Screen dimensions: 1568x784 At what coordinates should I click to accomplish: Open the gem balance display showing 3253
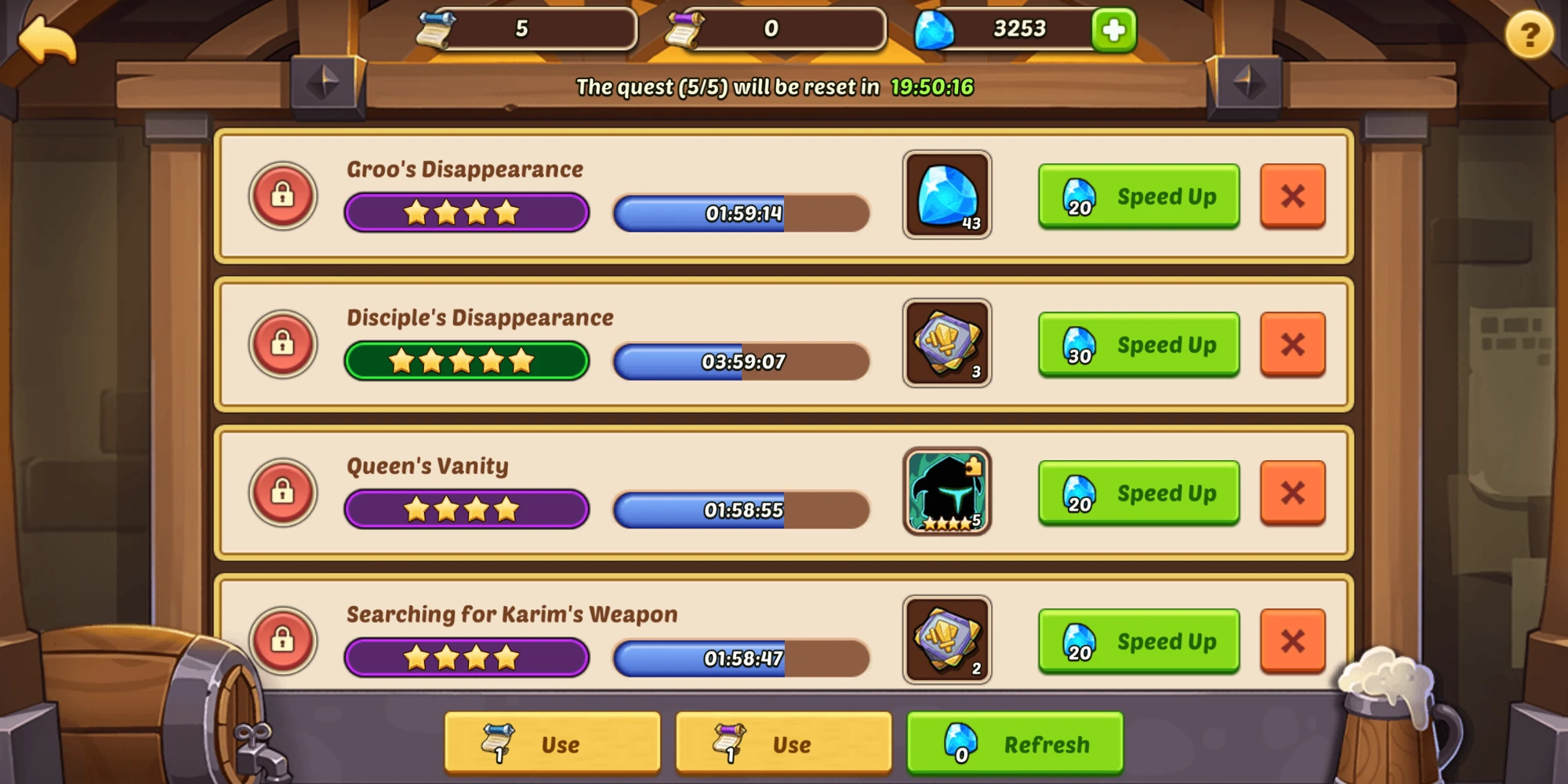(x=1019, y=27)
